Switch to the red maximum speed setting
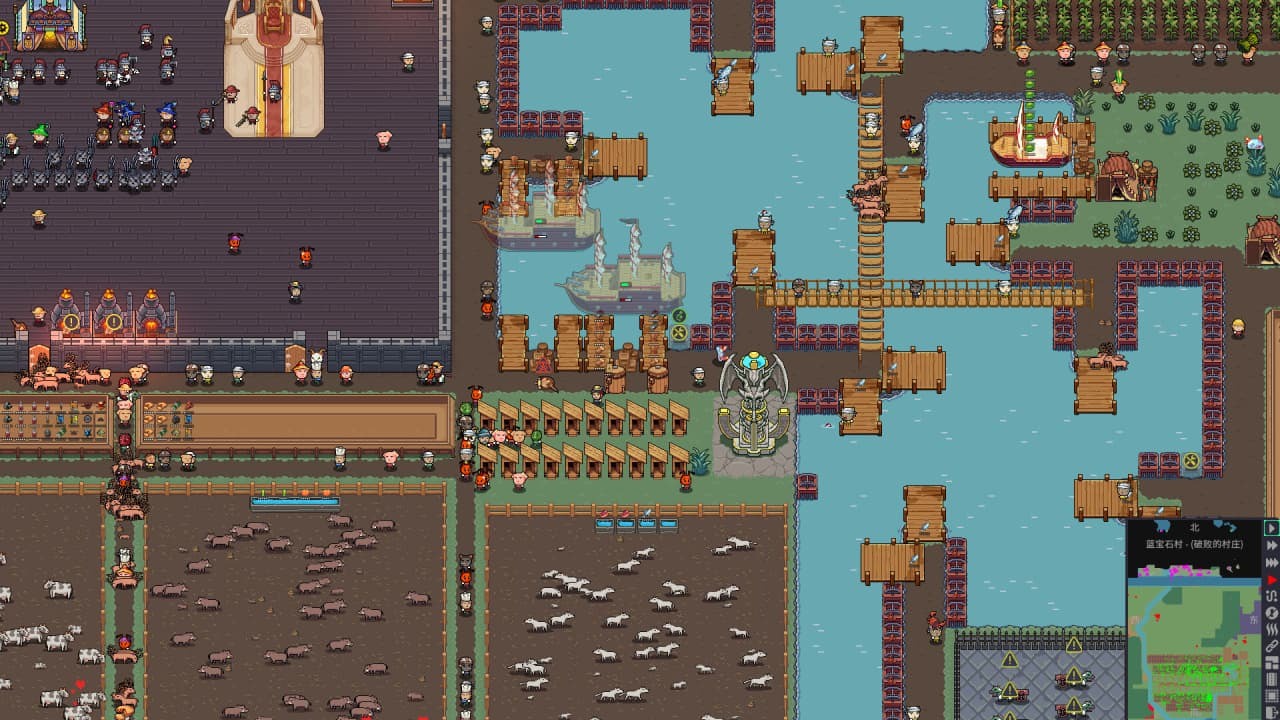This screenshot has height=720, width=1280. [1271, 579]
